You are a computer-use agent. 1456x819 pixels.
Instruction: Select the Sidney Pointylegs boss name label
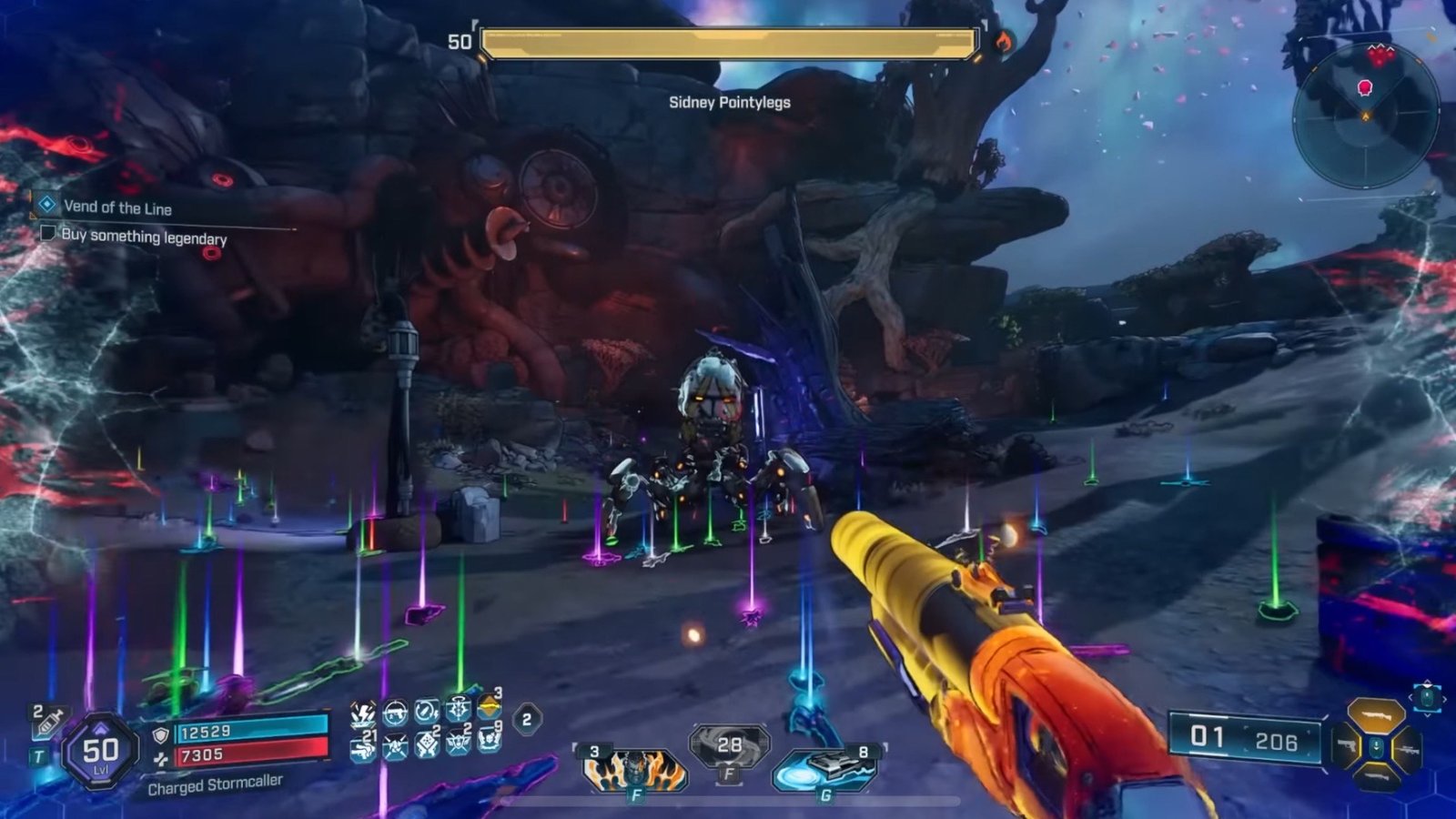click(x=729, y=102)
